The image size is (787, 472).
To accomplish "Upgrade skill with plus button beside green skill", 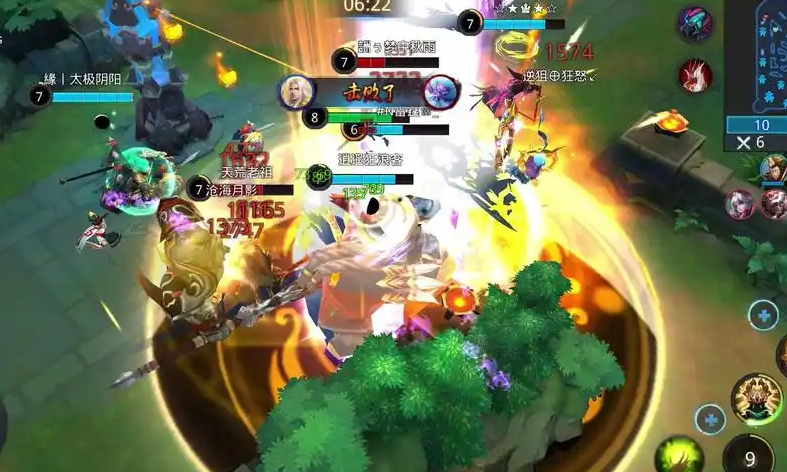I will click(x=710, y=419).
